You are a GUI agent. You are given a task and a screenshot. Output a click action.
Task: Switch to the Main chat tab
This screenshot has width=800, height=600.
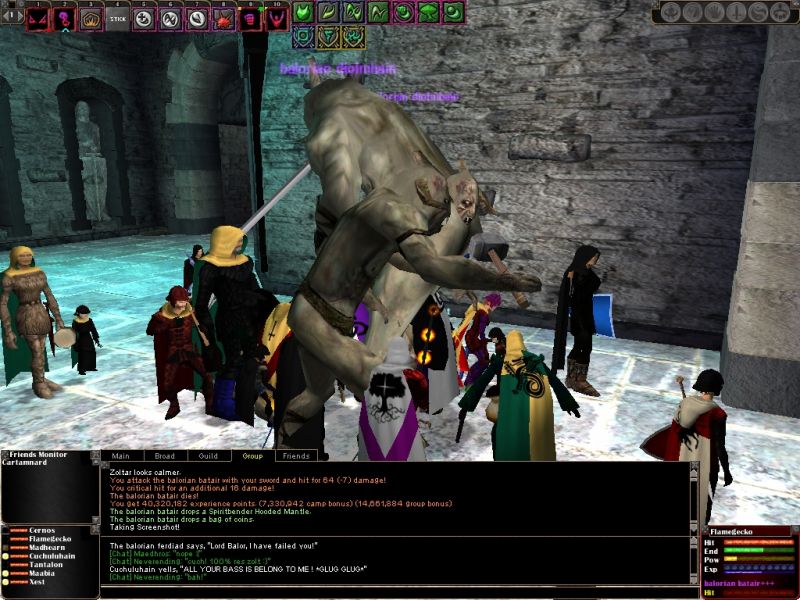click(x=122, y=456)
